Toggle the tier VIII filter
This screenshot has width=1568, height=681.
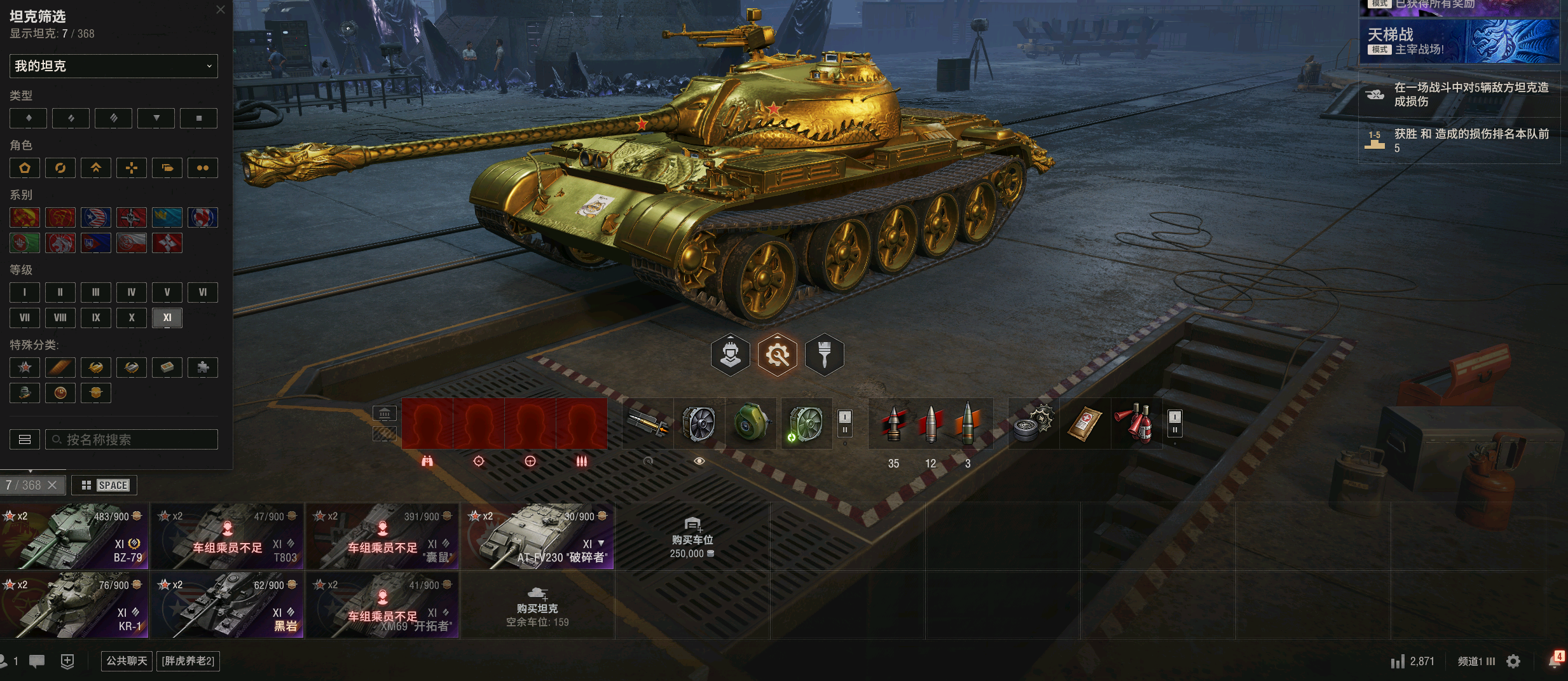click(x=60, y=317)
